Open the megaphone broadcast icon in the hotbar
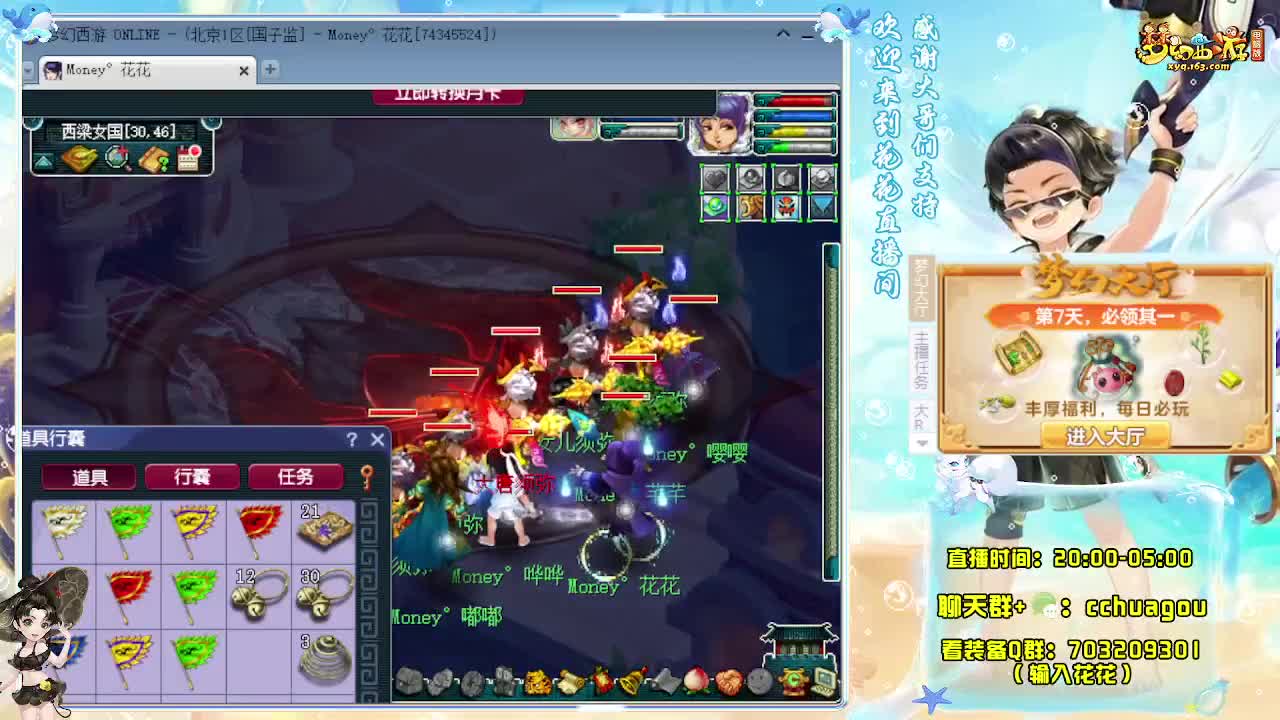The width and height of the screenshot is (1280, 720). point(665,680)
